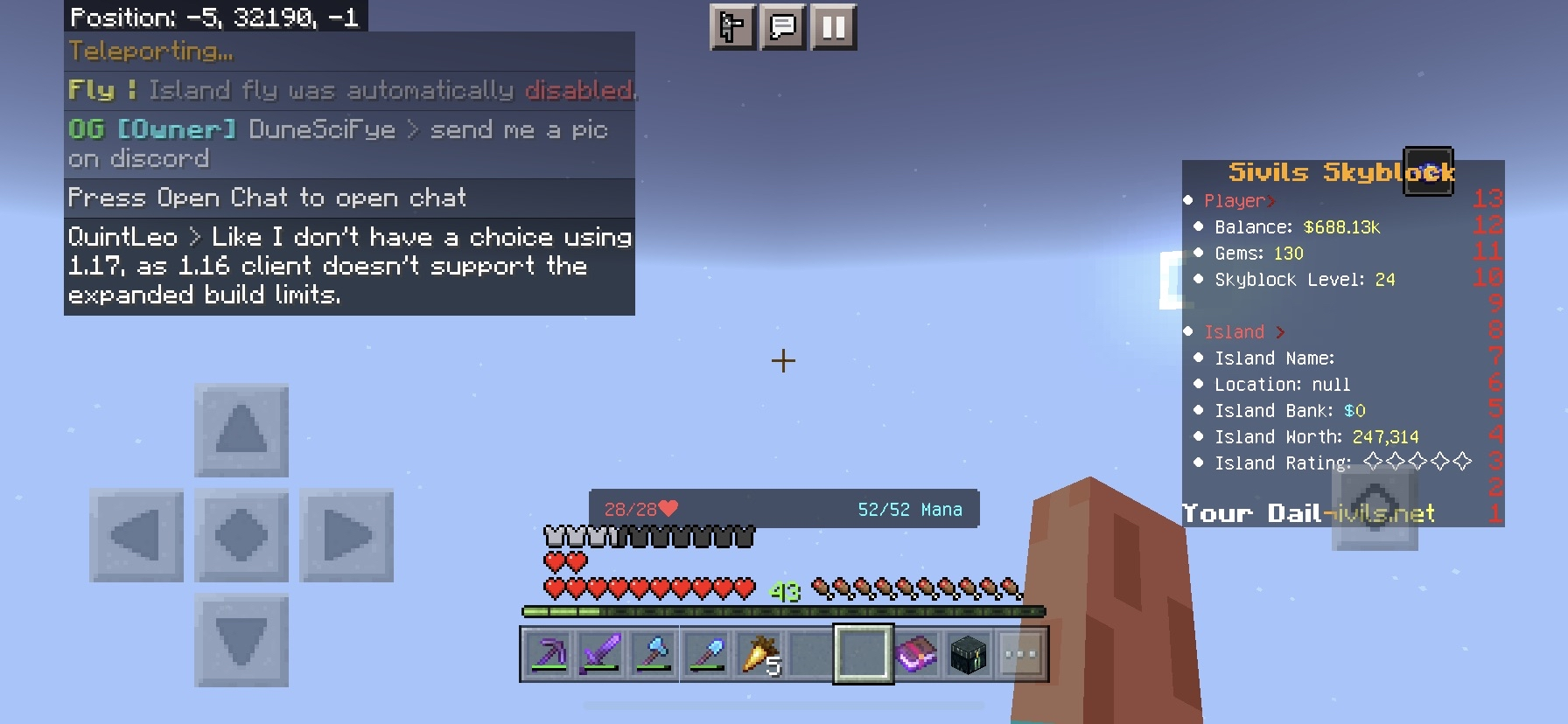Tap the emote character icon at top

[x=732, y=27]
